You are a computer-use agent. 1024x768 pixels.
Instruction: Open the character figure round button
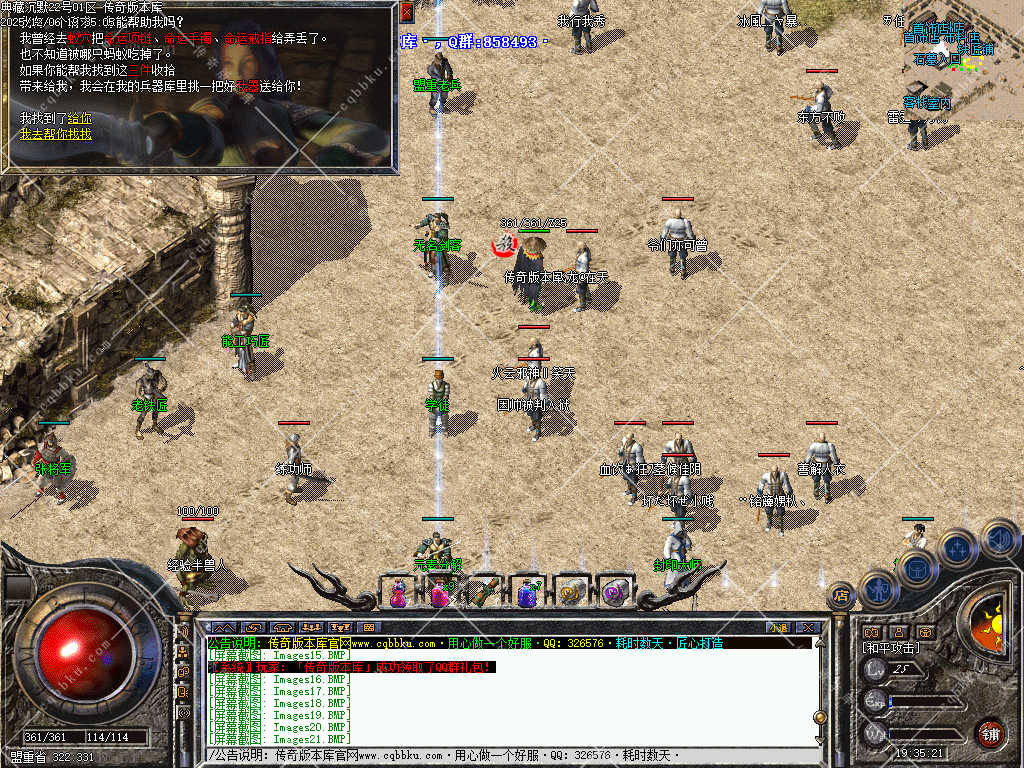pyautogui.click(x=878, y=588)
